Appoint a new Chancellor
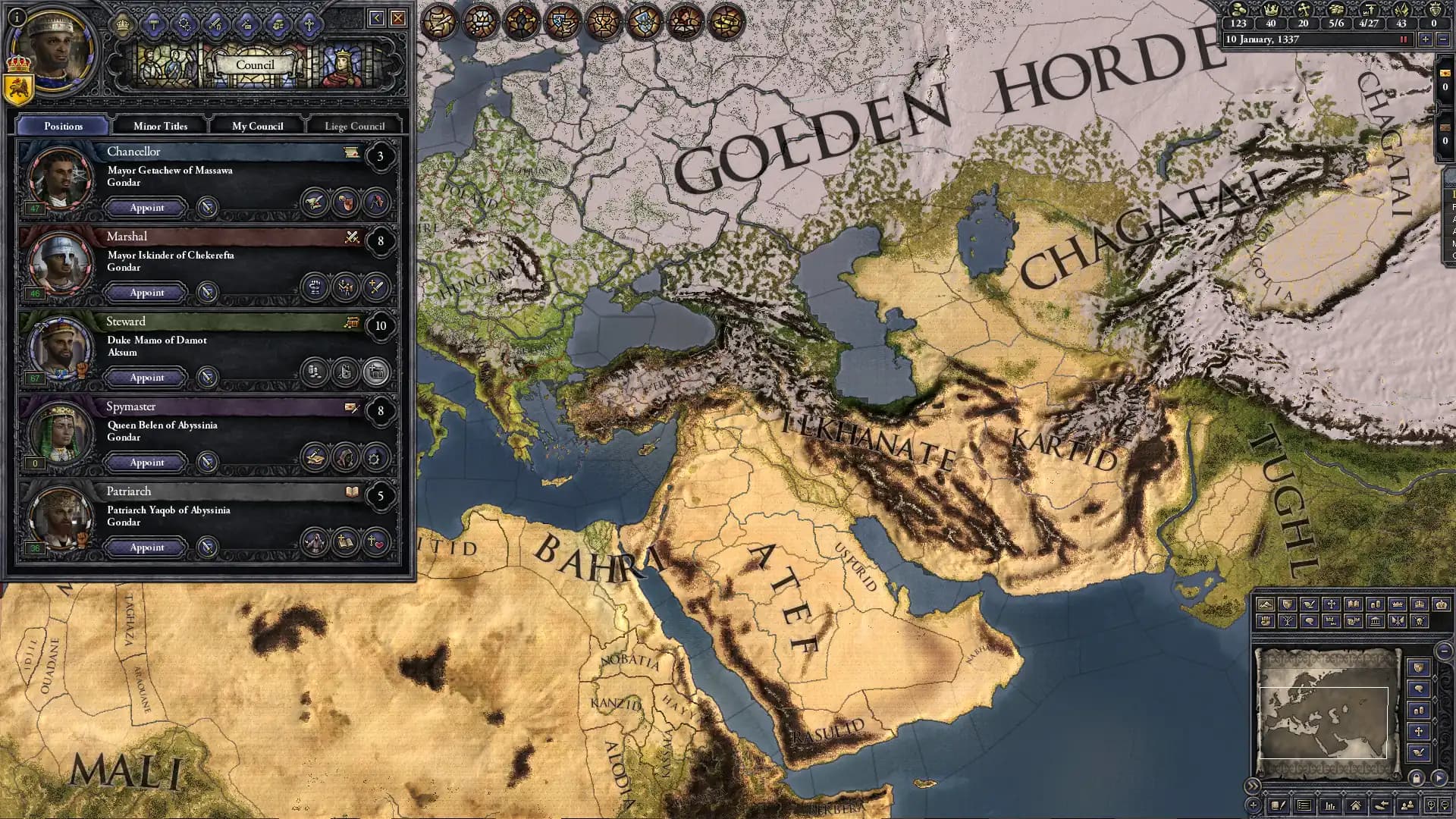Viewport: 1456px width, 819px height. [x=146, y=208]
